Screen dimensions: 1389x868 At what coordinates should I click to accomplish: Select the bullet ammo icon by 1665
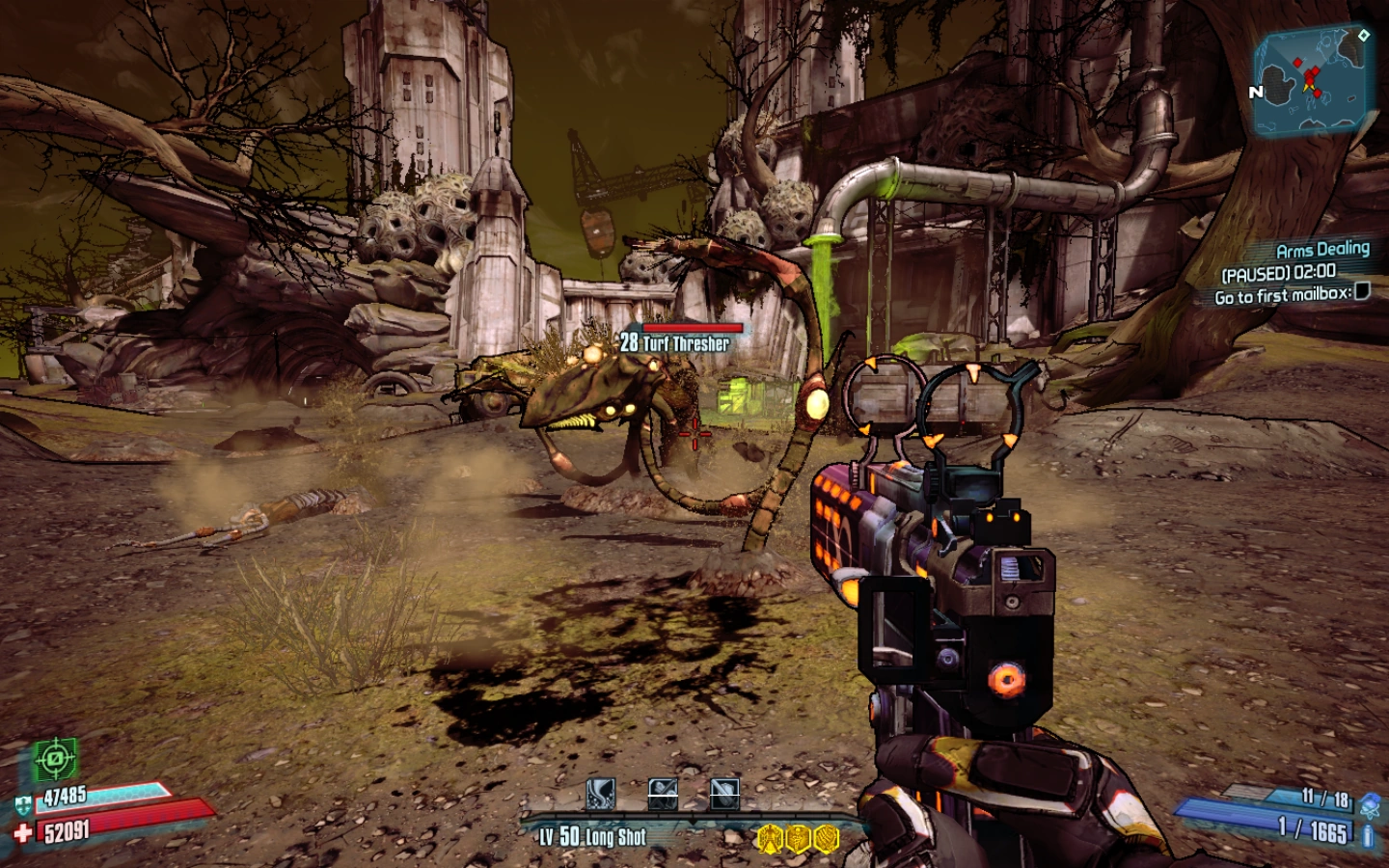click(1368, 835)
